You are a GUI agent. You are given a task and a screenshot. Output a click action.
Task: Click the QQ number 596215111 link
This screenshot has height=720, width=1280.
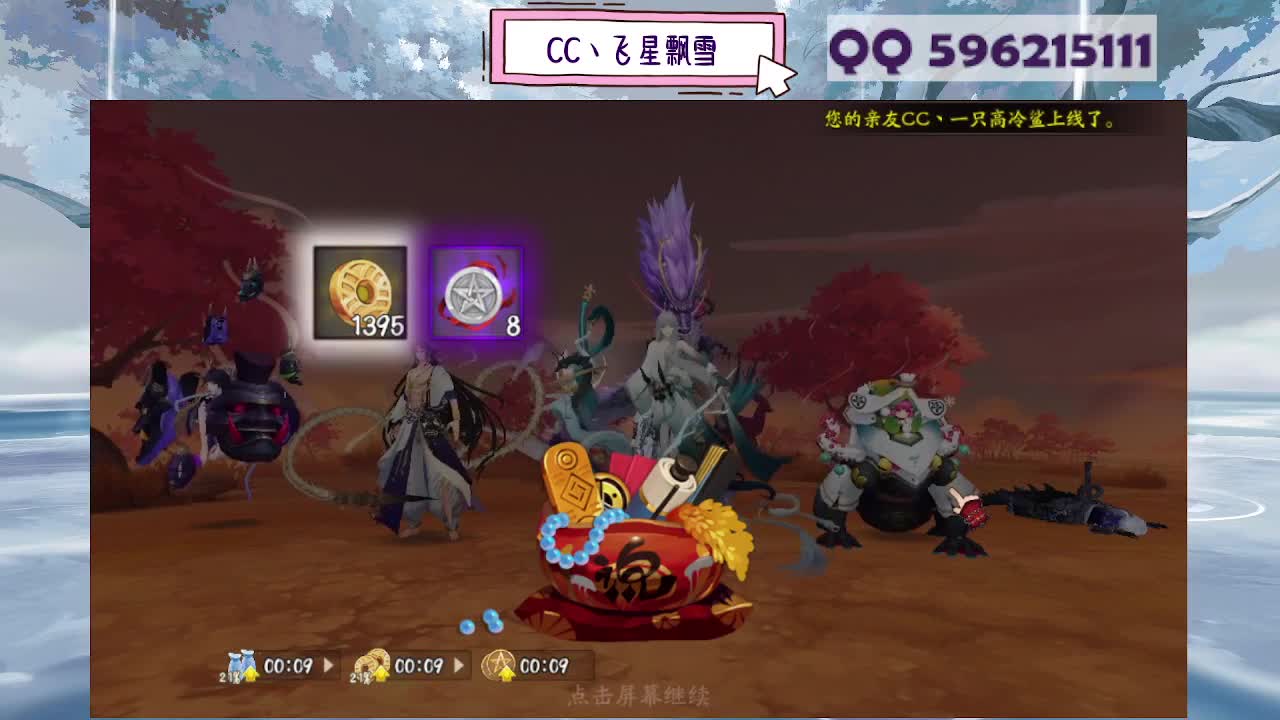click(1040, 46)
